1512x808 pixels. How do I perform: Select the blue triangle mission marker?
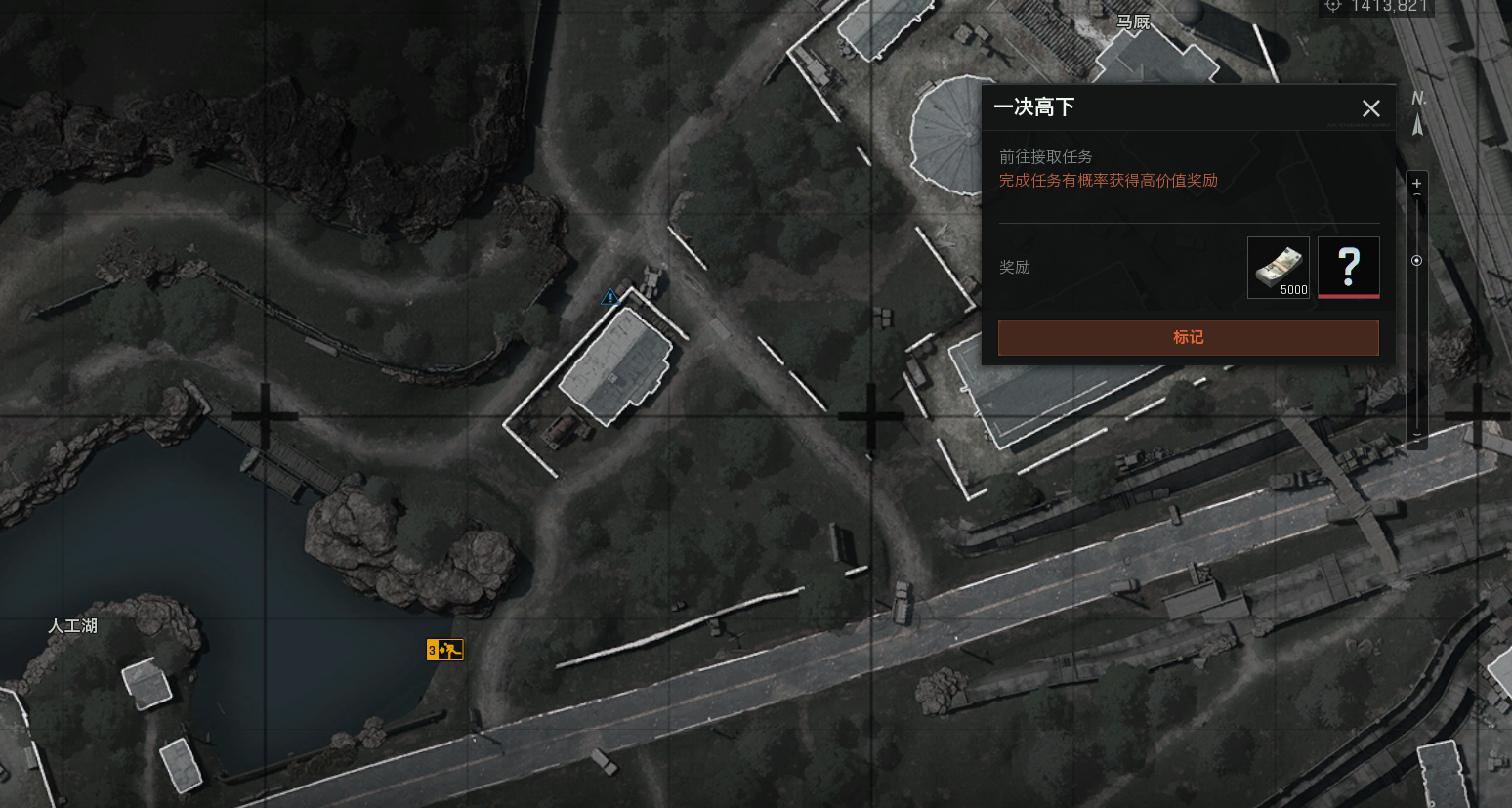(x=610, y=296)
